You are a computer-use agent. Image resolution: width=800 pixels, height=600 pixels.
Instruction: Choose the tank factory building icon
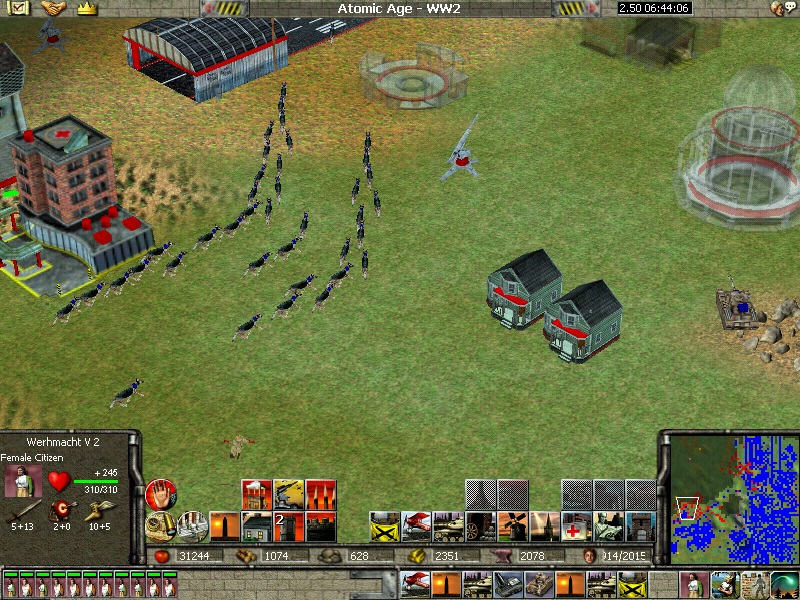click(448, 526)
